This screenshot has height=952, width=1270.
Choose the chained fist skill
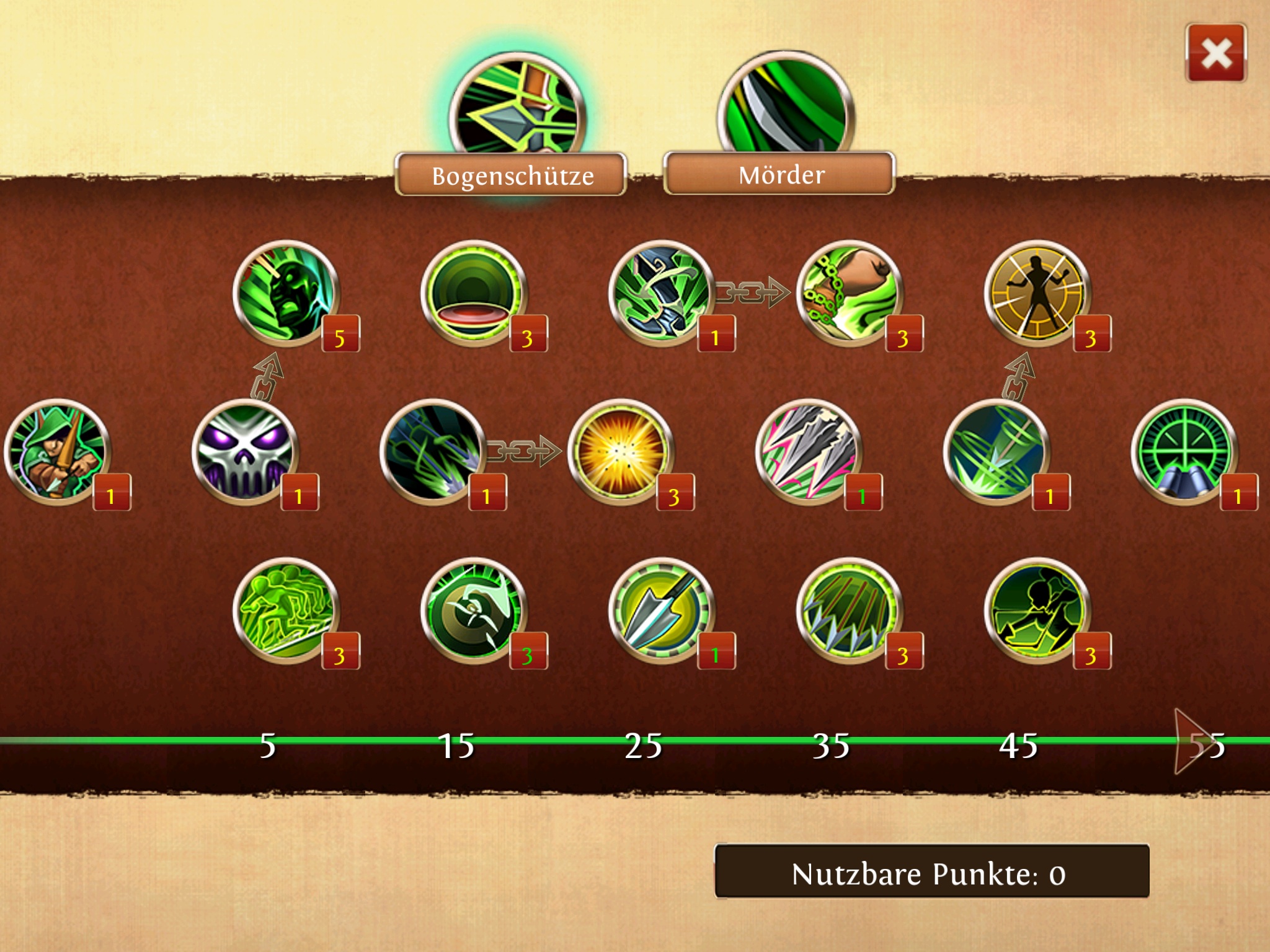(x=850, y=293)
